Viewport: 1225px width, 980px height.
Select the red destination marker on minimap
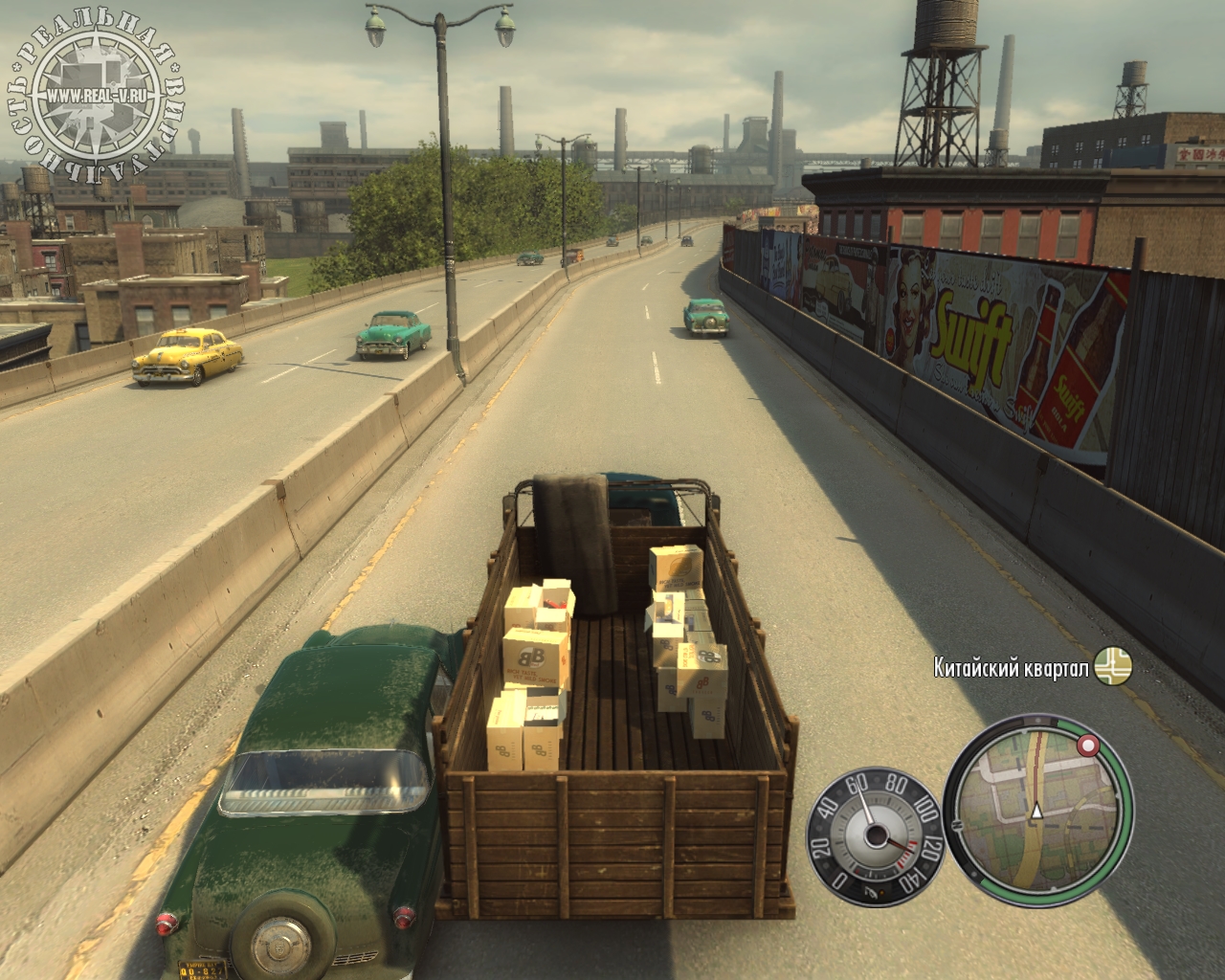click(x=1087, y=746)
